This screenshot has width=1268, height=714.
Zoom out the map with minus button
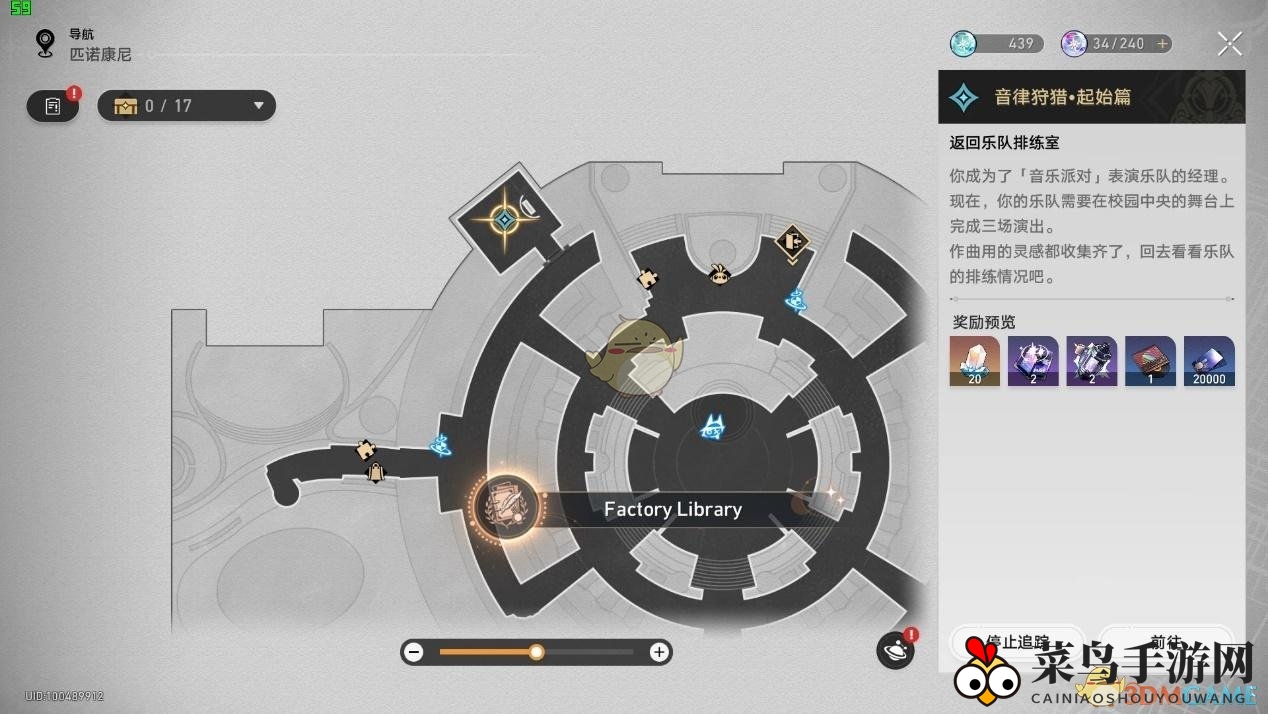pos(414,652)
